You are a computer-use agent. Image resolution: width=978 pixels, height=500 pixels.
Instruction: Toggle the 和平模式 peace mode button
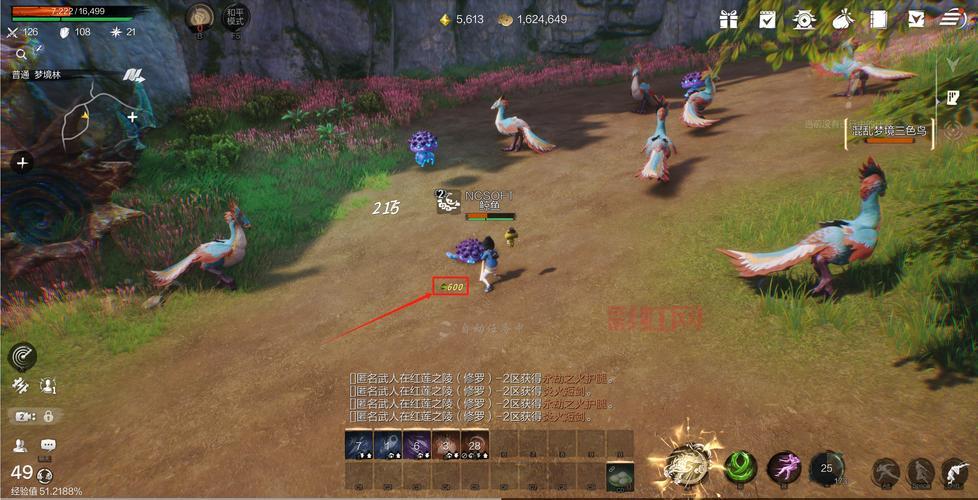click(x=236, y=20)
